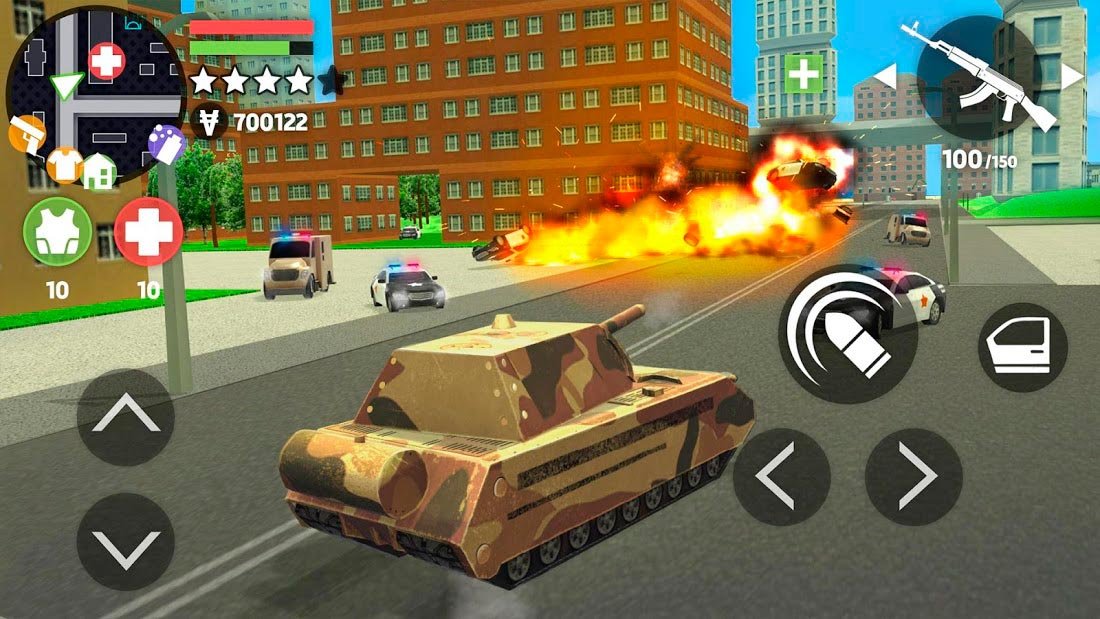Drive forward with the up arrow button
The height and width of the screenshot is (619, 1100).
point(126,416)
